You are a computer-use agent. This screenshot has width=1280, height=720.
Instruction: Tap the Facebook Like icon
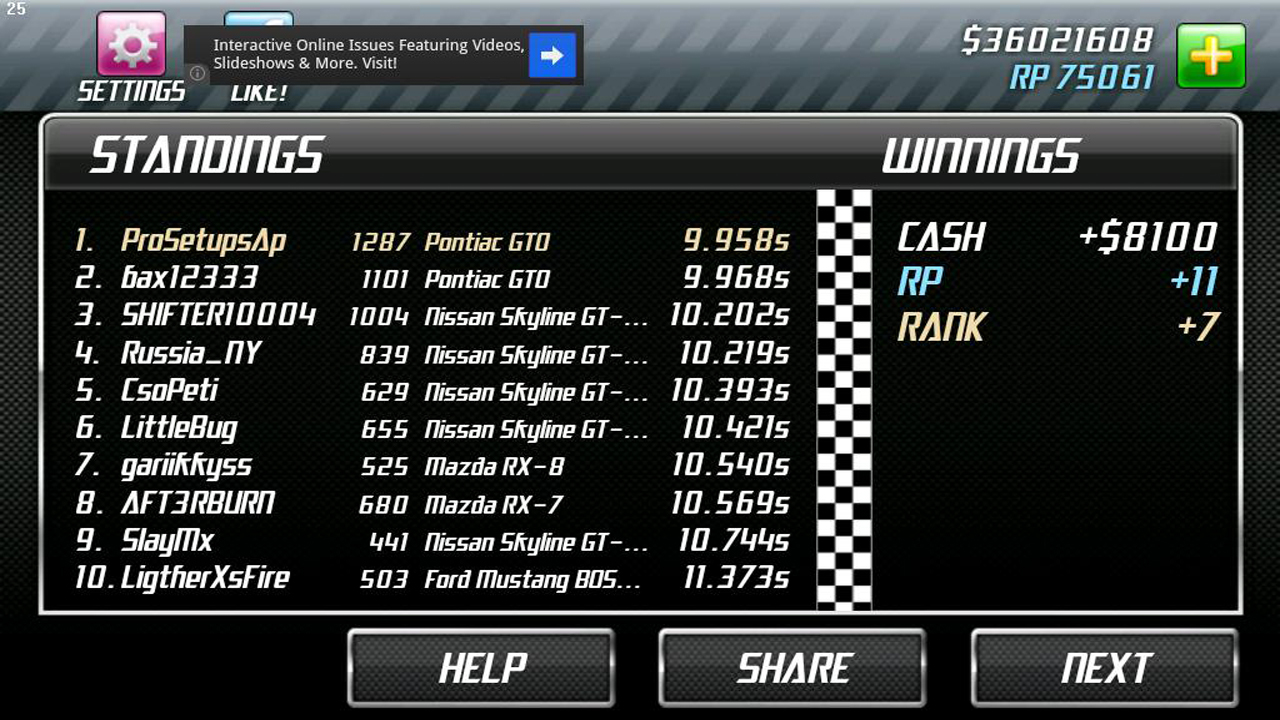click(x=258, y=20)
